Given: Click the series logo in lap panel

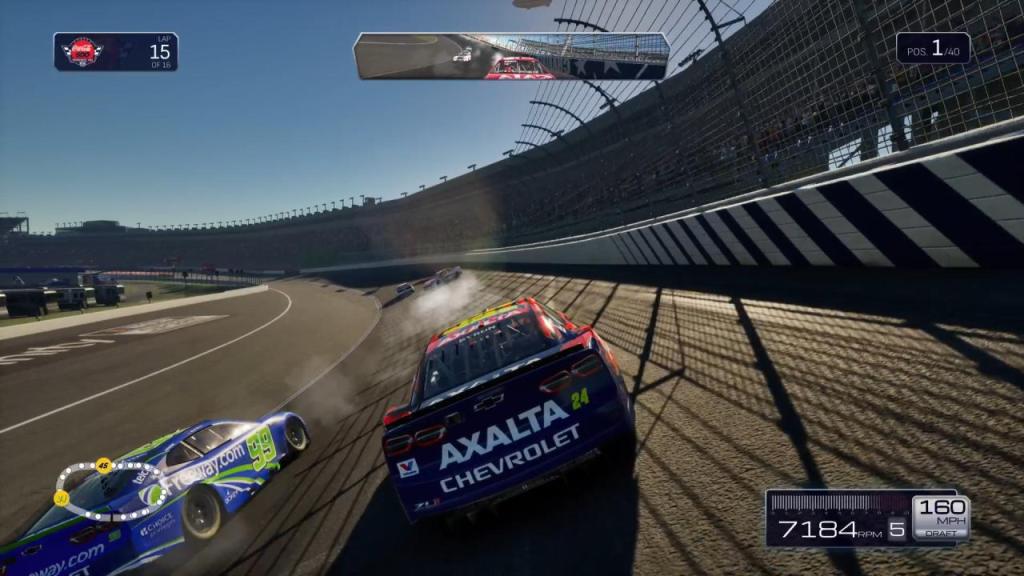Looking at the screenshot, I should click(x=82, y=52).
